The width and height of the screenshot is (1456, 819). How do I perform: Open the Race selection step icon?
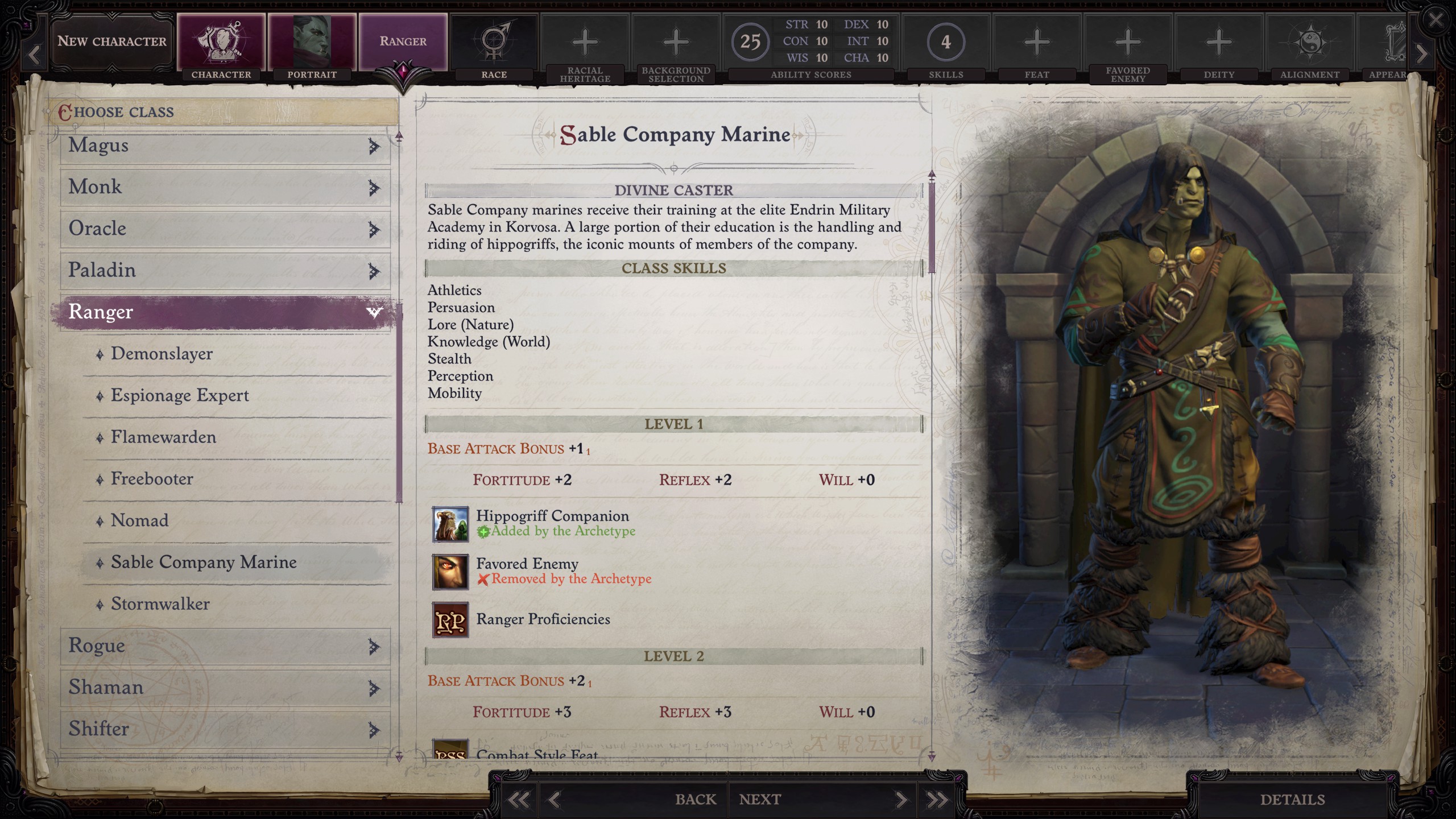click(x=494, y=41)
